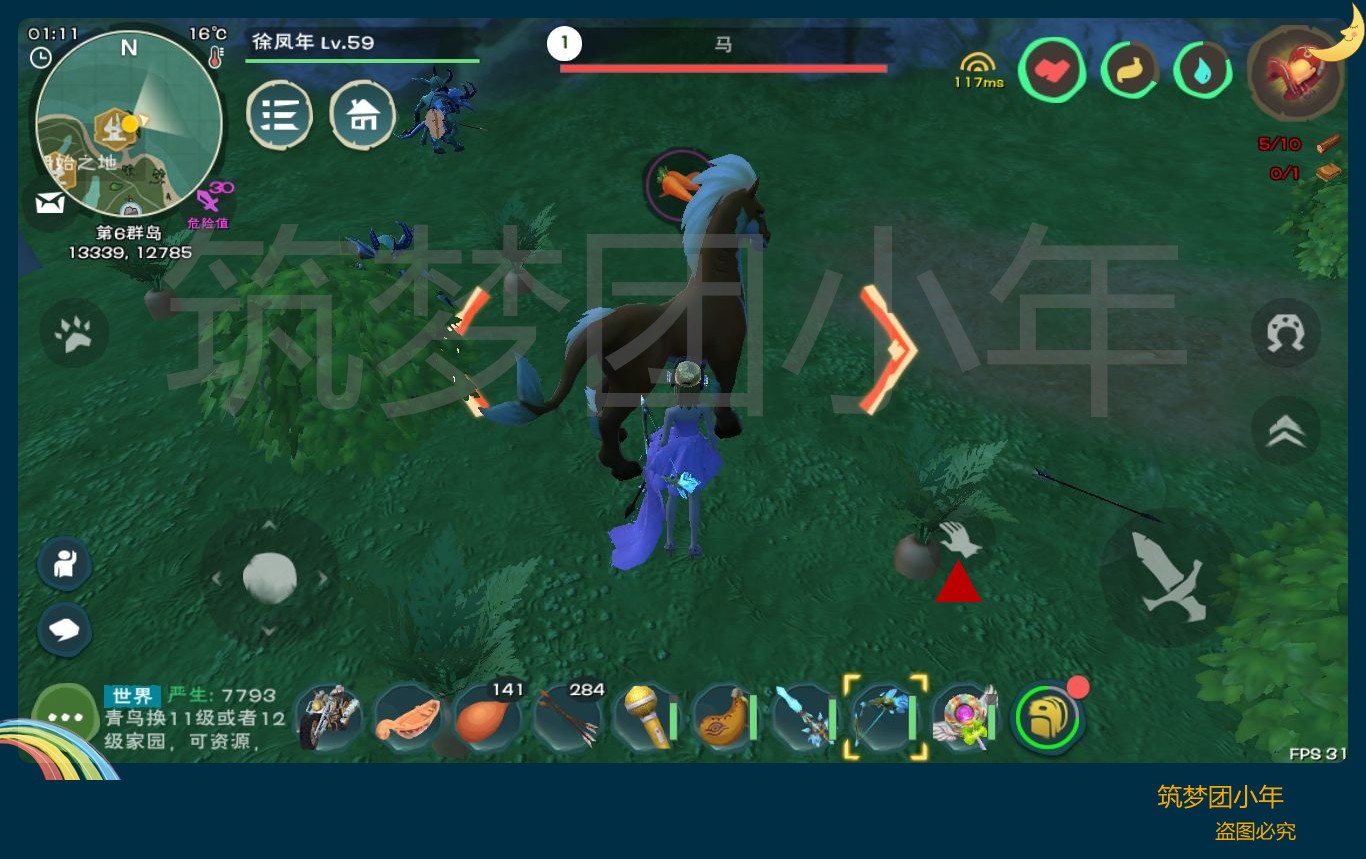1366x859 pixels.
Task: Select the highlighted bow hotbar slot
Action: (885, 717)
